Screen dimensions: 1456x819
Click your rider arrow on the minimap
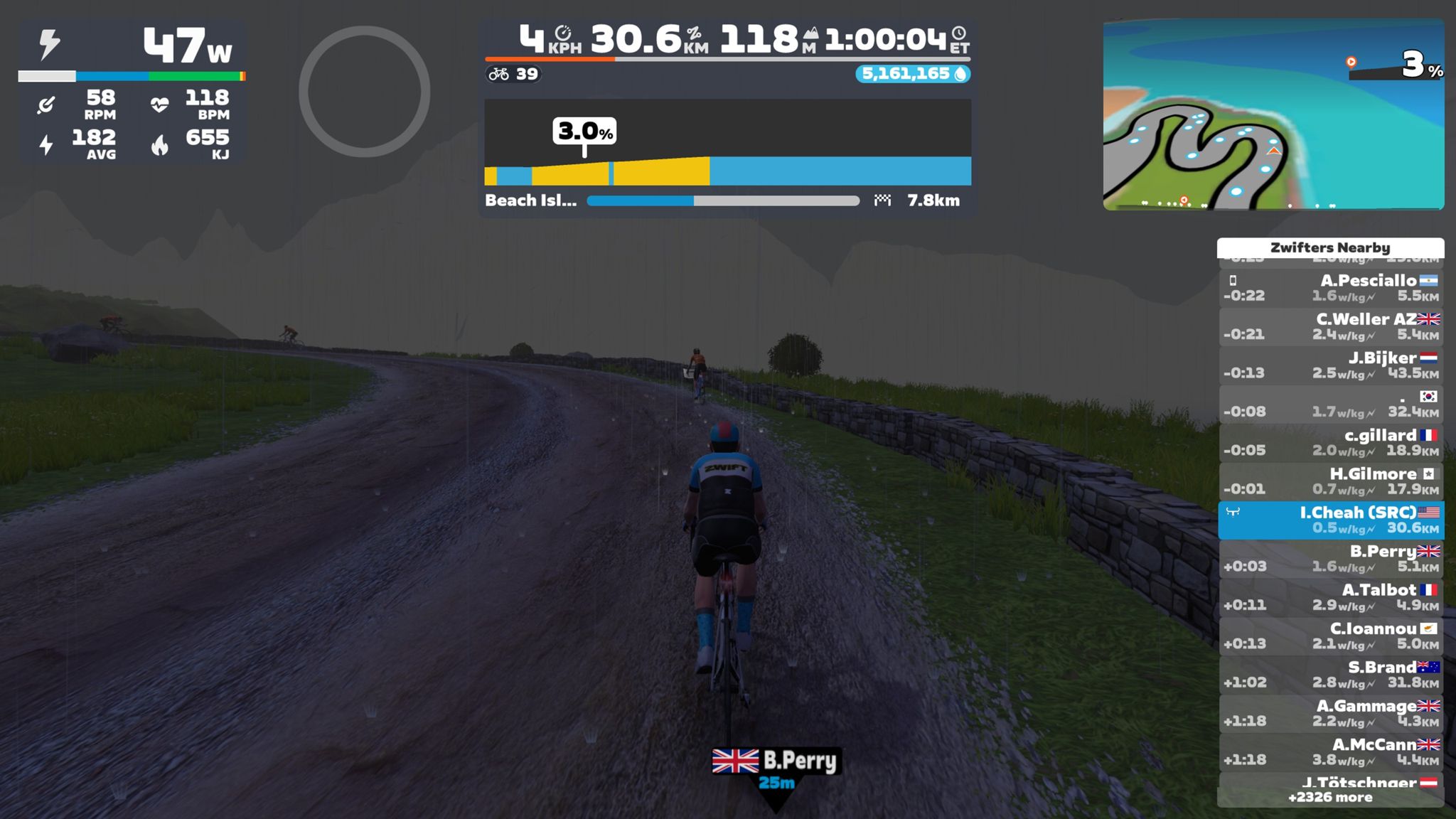(x=1273, y=151)
